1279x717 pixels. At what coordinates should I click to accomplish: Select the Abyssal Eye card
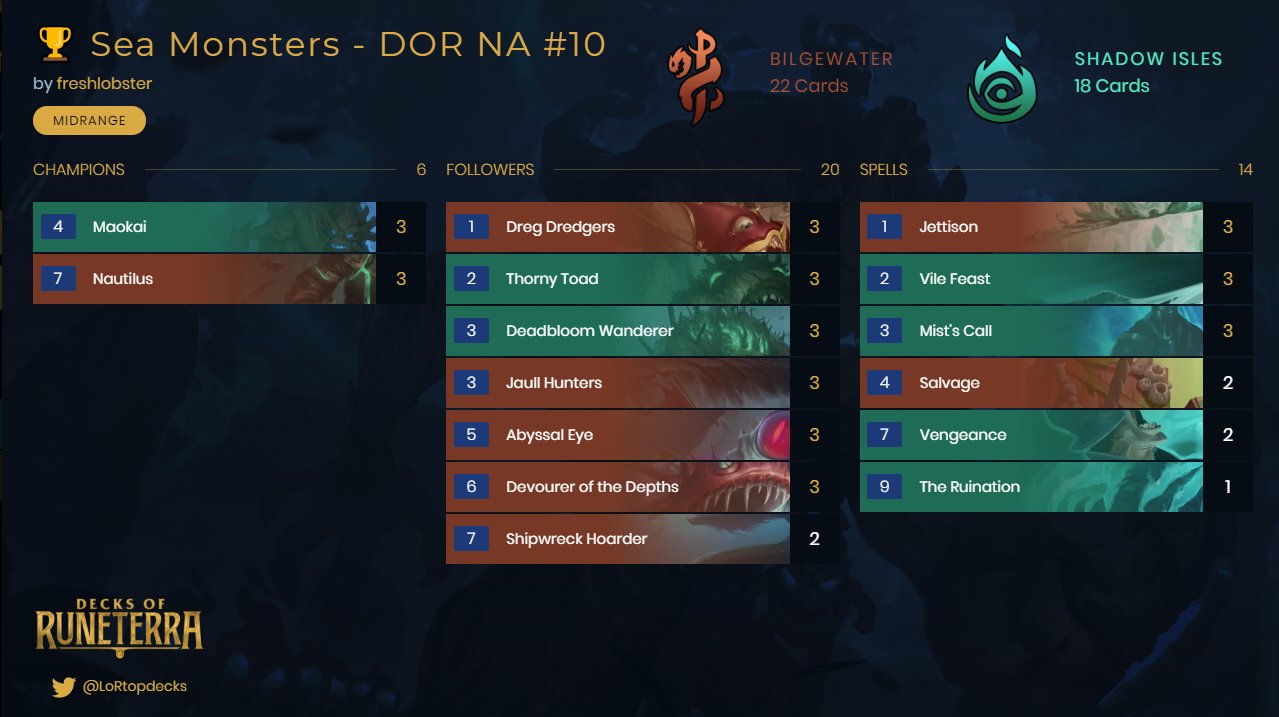[618, 435]
